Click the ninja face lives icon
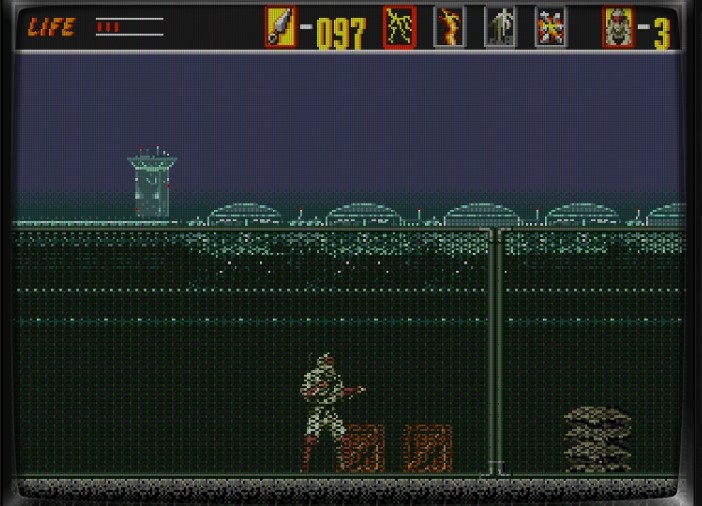 pos(618,27)
